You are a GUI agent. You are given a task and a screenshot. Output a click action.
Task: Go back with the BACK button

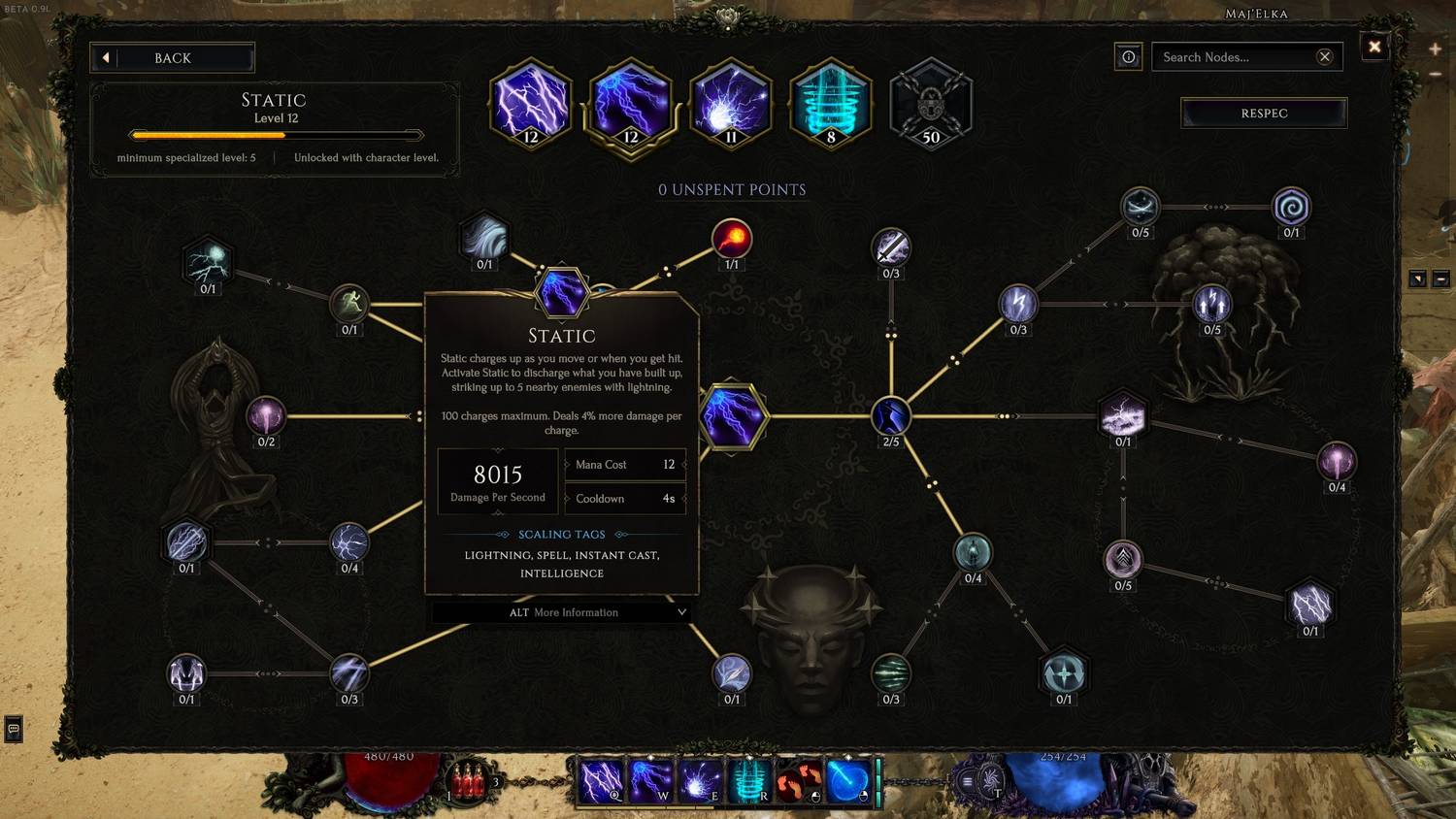point(173,58)
